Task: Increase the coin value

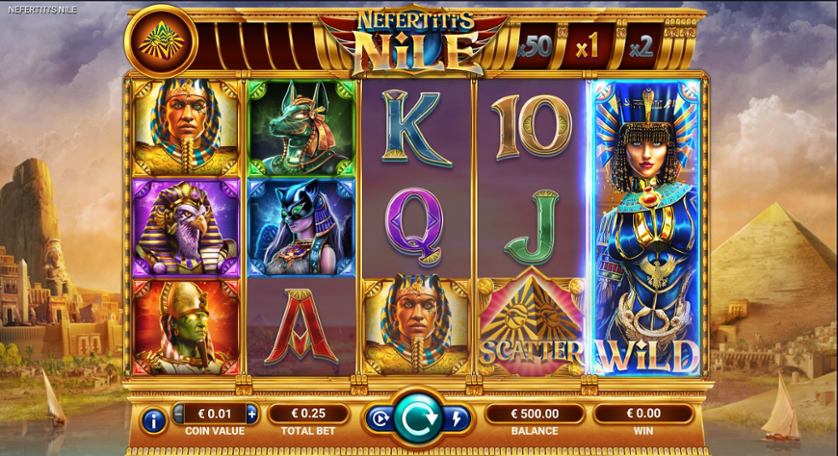Action: 252,413
